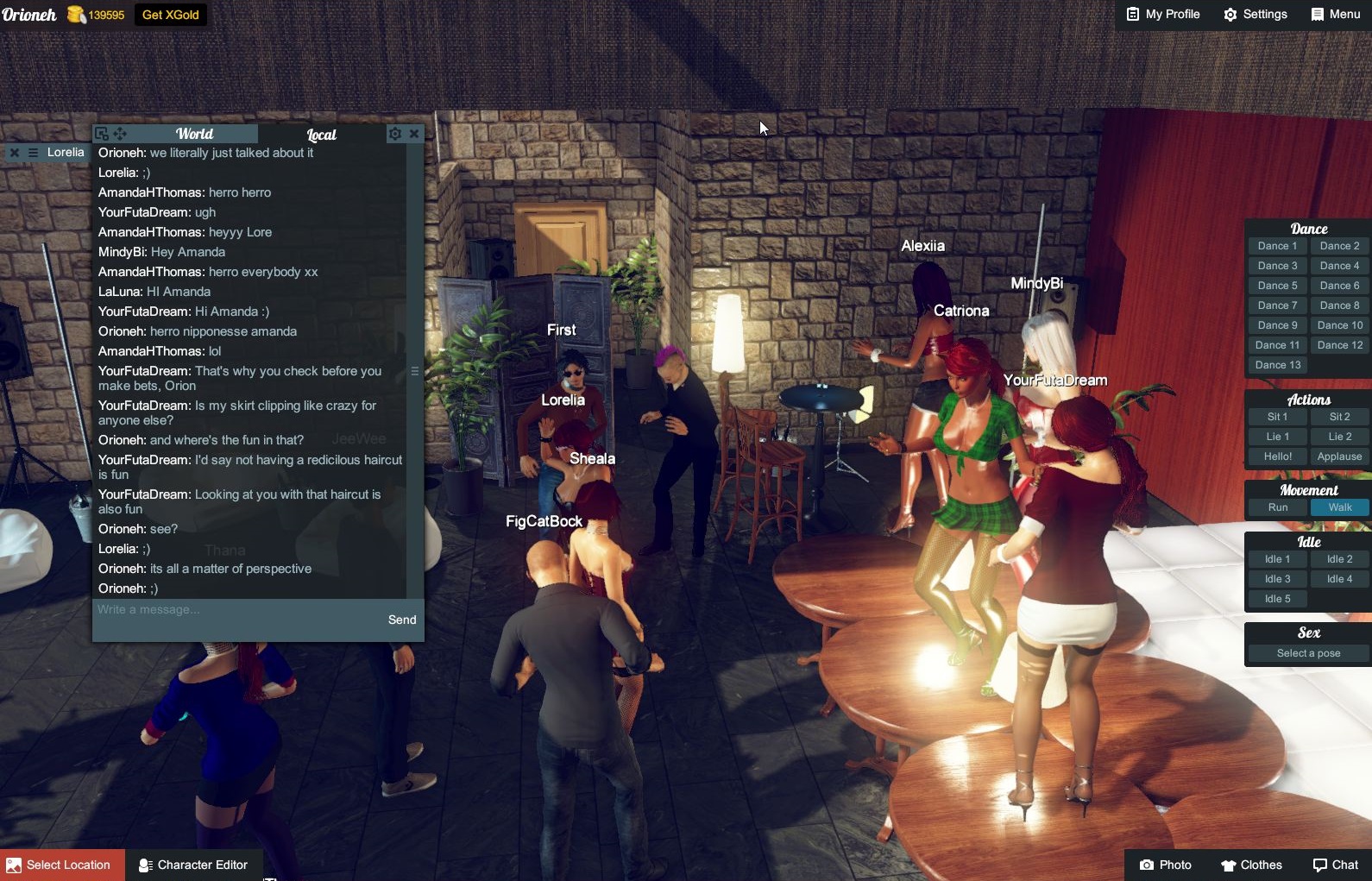1372x881 pixels.
Task: Switch to the World chat tab
Action: click(194, 134)
